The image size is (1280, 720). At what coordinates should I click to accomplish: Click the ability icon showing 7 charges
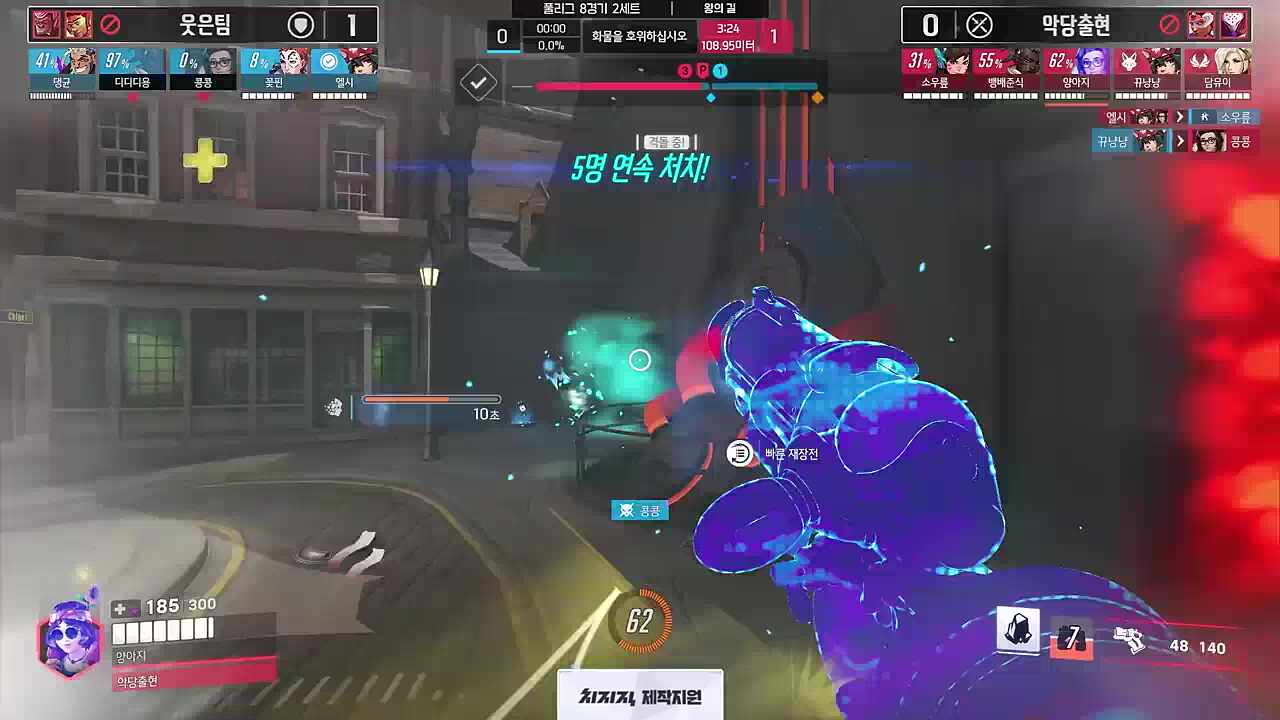point(1072,640)
